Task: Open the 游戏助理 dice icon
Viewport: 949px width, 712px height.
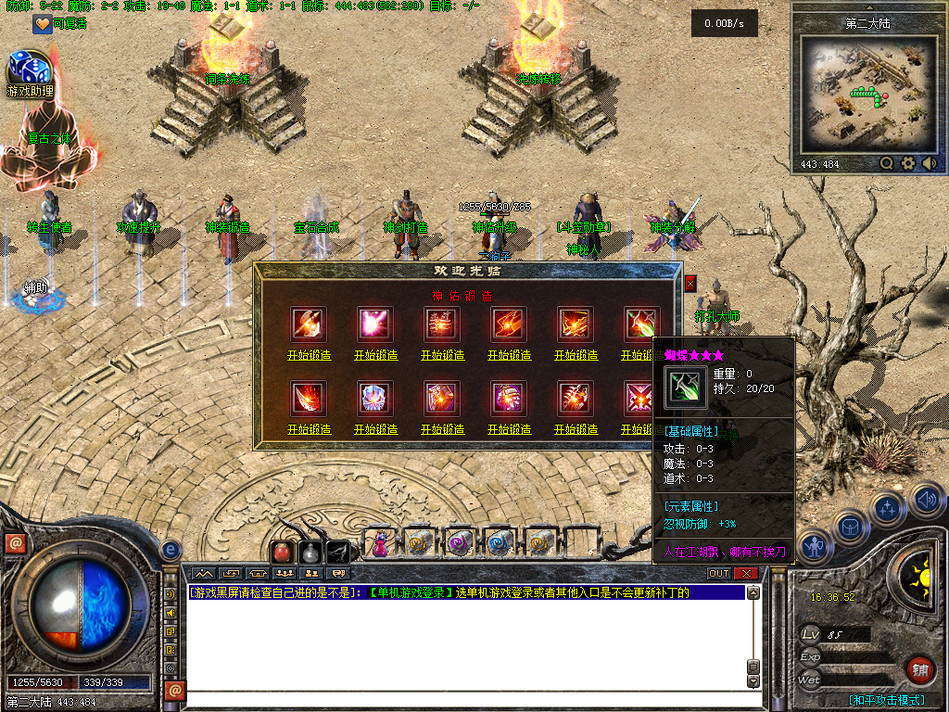Action: (x=28, y=70)
